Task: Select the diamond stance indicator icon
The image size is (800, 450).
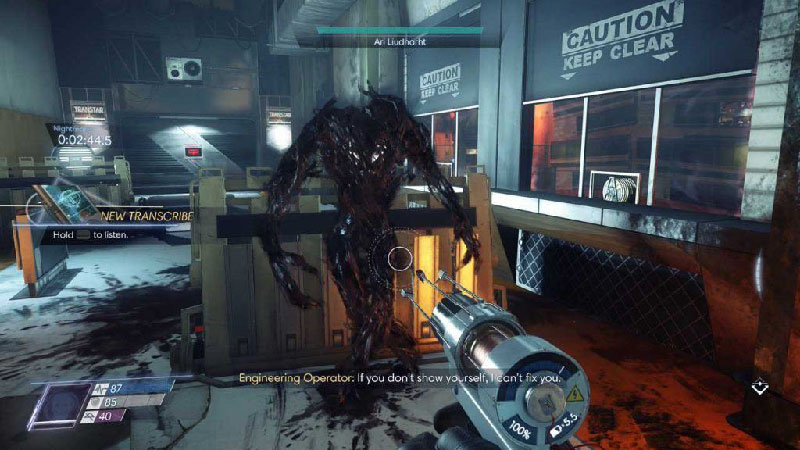Action: (x=759, y=386)
